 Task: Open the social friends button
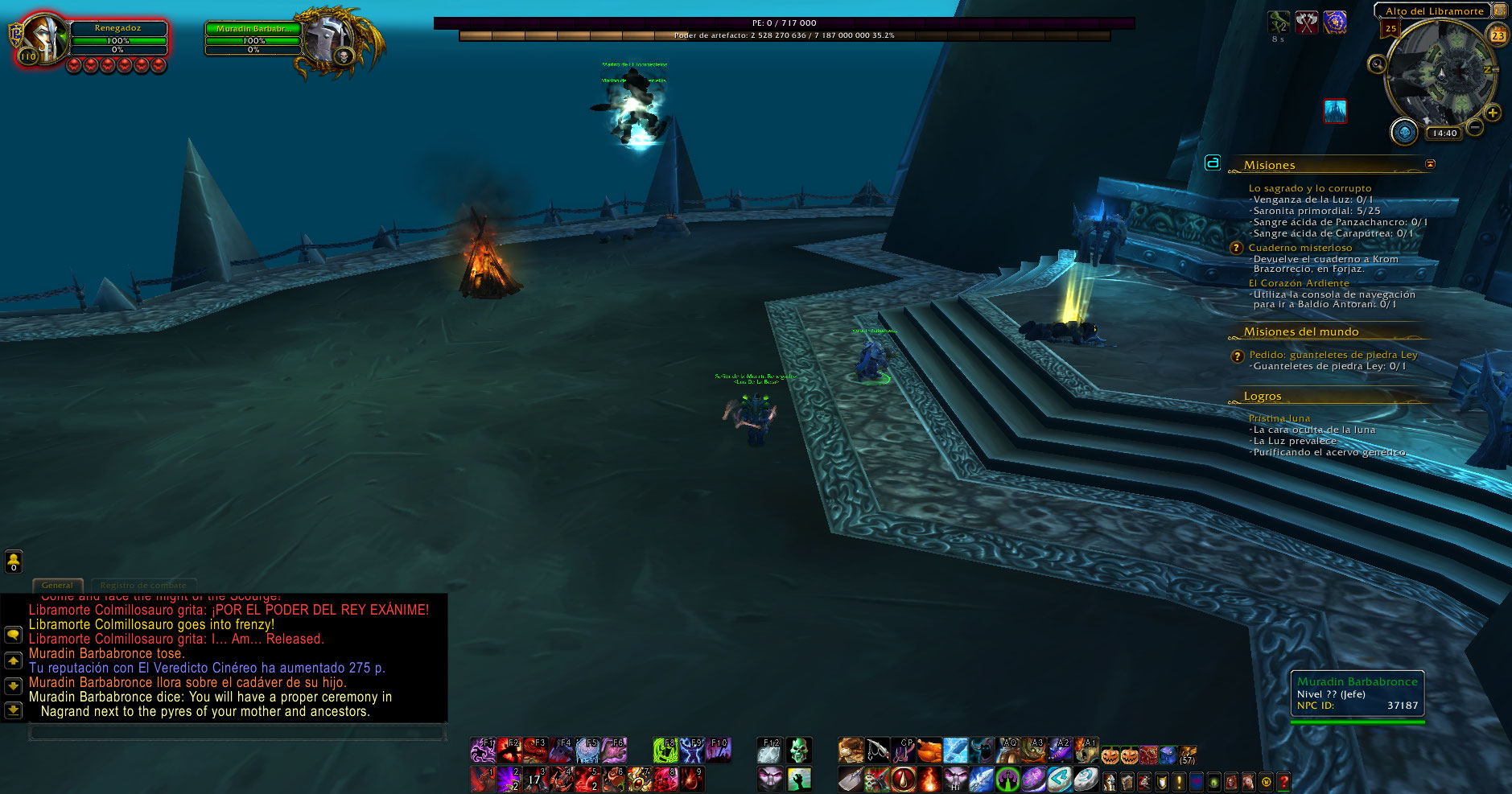point(14,561)
